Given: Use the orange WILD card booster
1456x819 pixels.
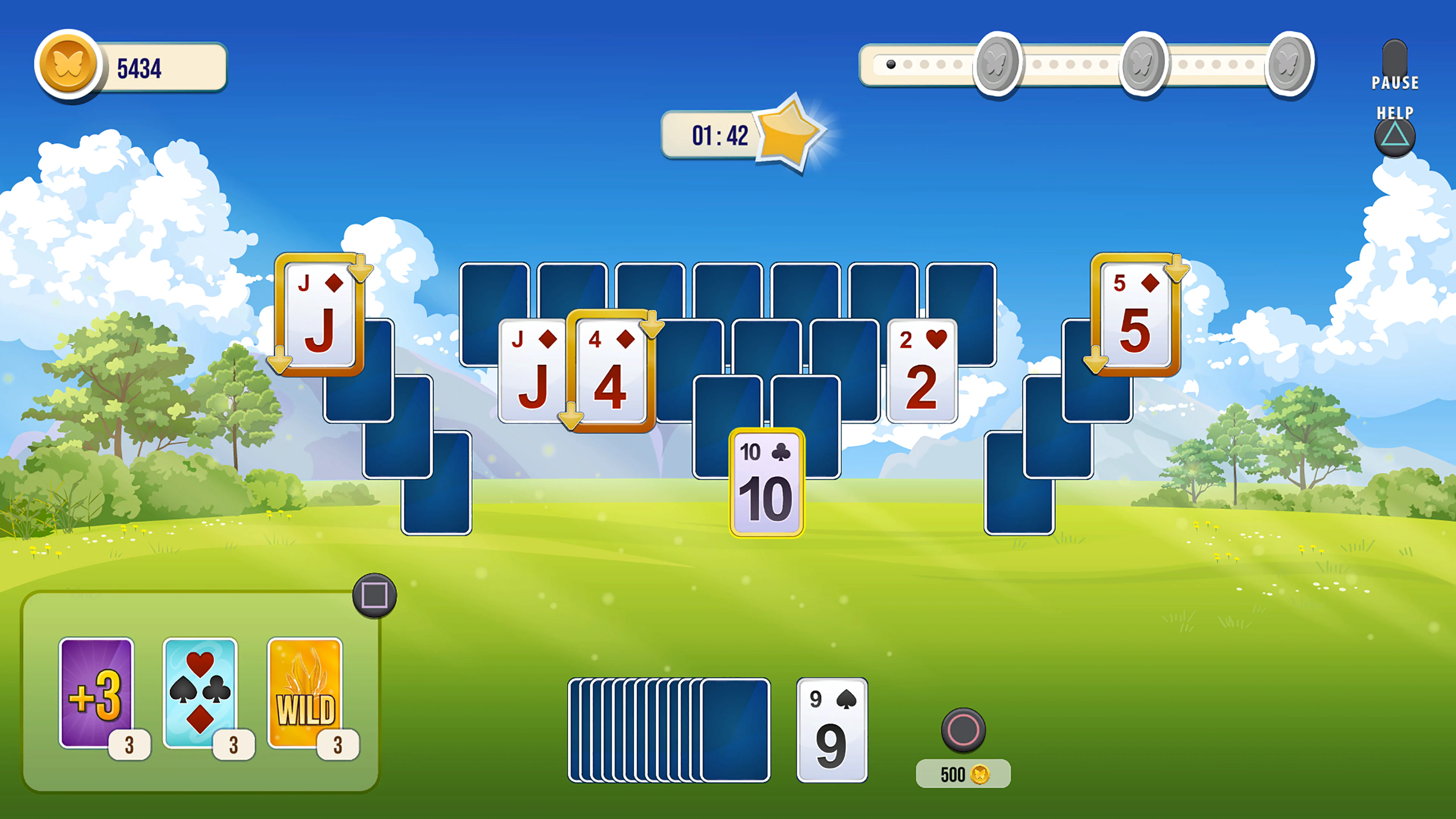Looking at the screenshot, I should [304, 693].
